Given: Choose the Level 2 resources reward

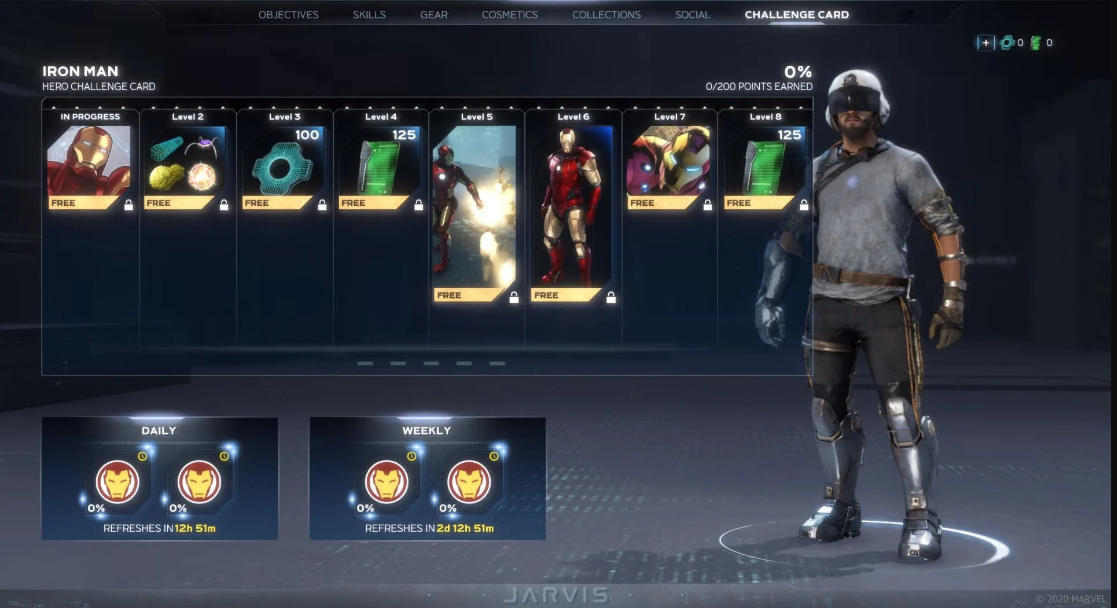Looking at the screenshot, I should (x=187, y=161).
